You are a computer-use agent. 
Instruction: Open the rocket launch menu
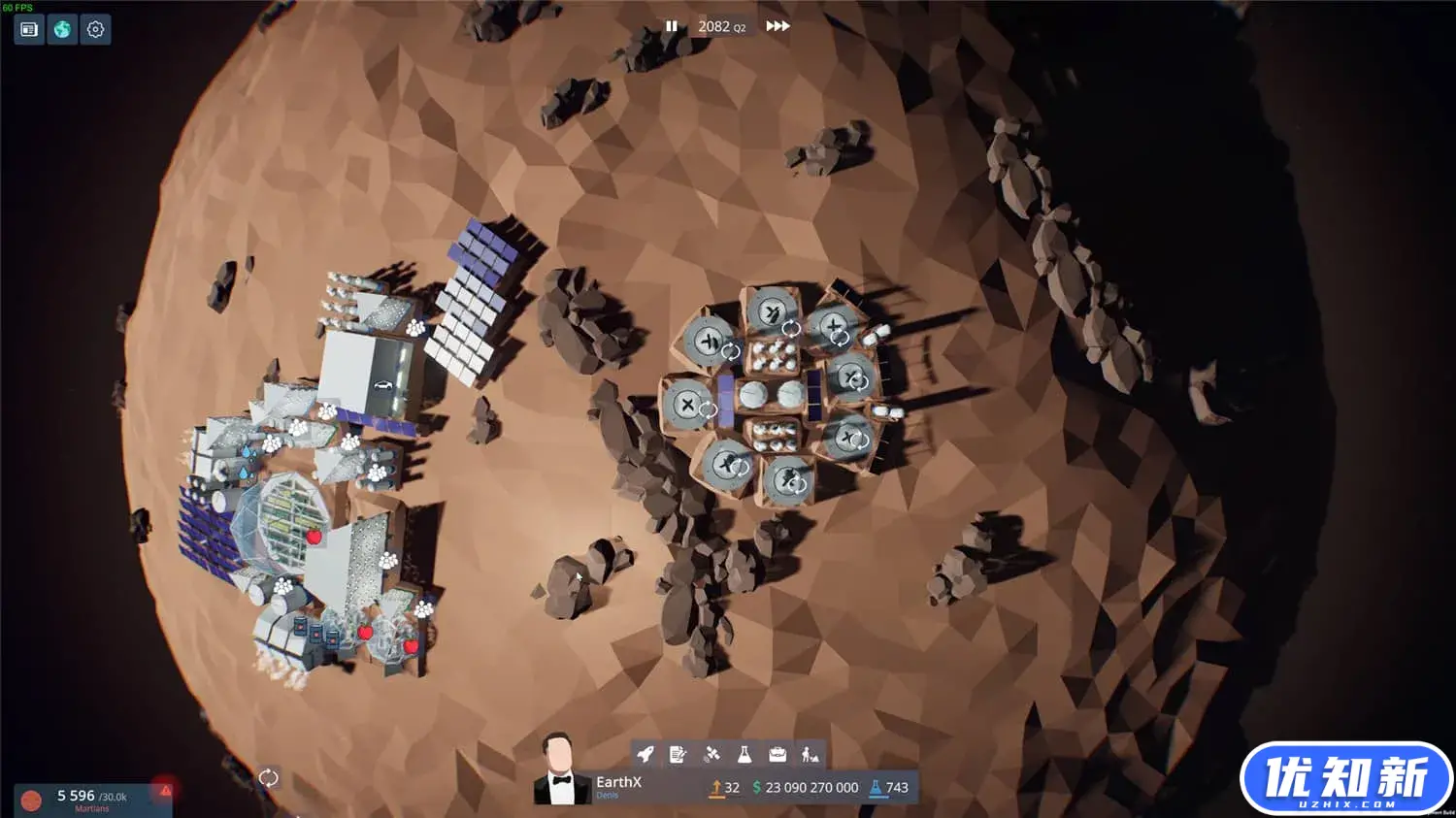(645, 754)
